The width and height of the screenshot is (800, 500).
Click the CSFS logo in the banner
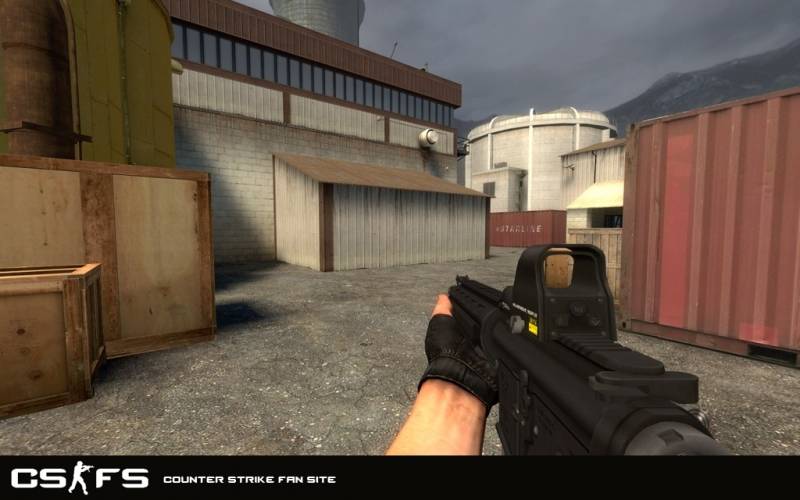[x=80, y=478]
